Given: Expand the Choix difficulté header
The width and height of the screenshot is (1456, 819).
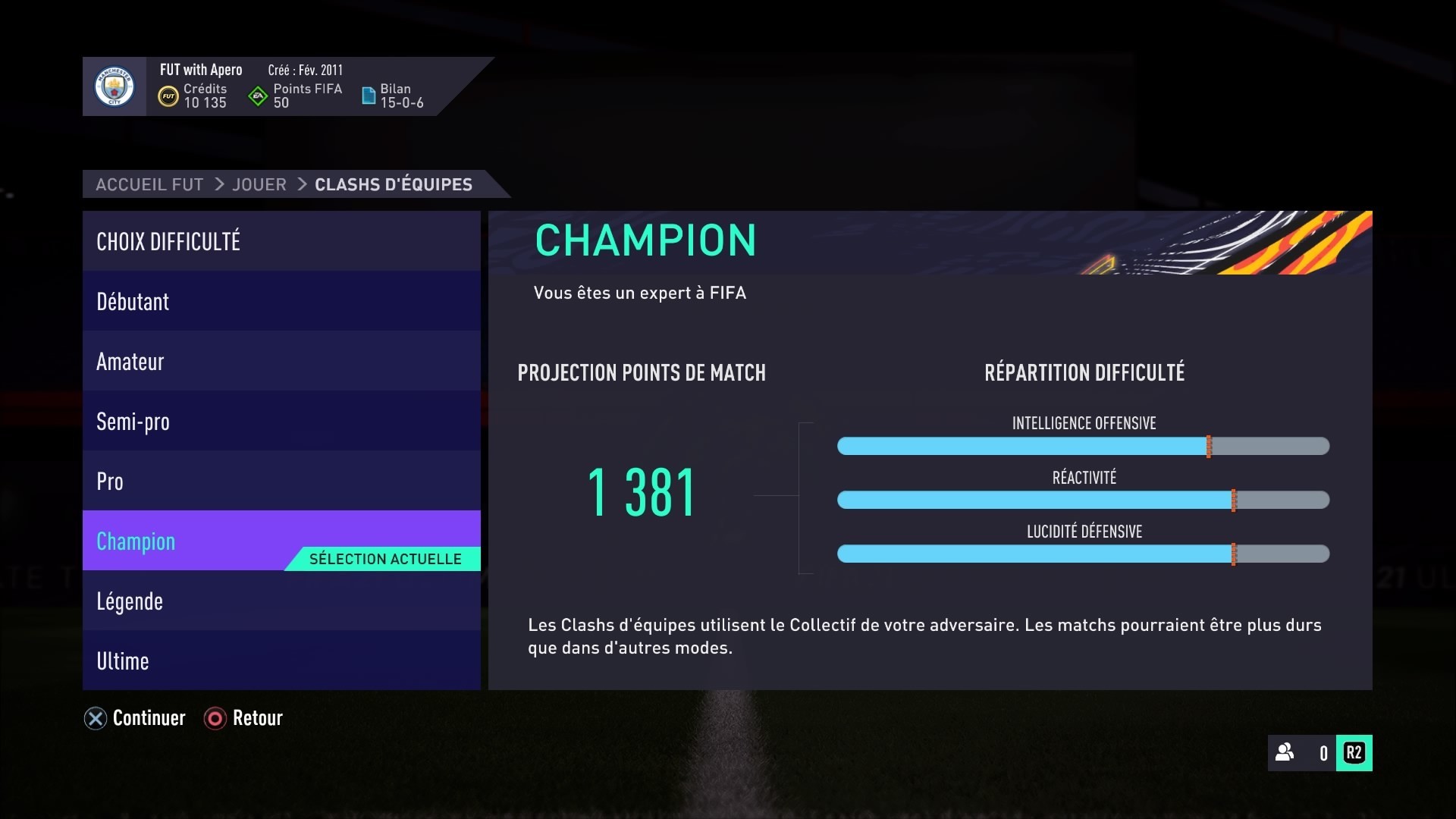Looking at the screenshot, I should pos(281,241).
